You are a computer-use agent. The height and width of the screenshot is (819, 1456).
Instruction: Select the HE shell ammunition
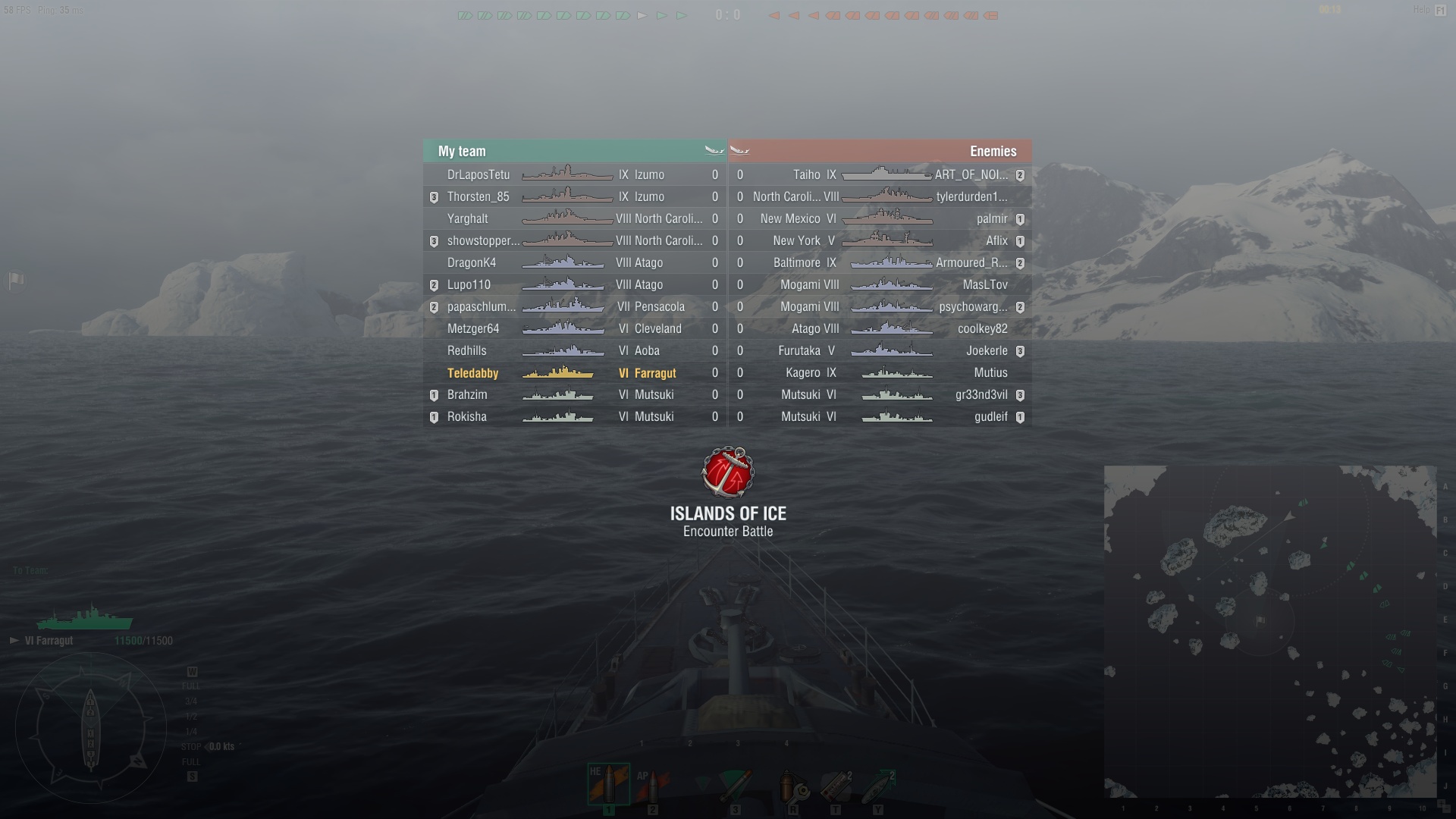608,785
